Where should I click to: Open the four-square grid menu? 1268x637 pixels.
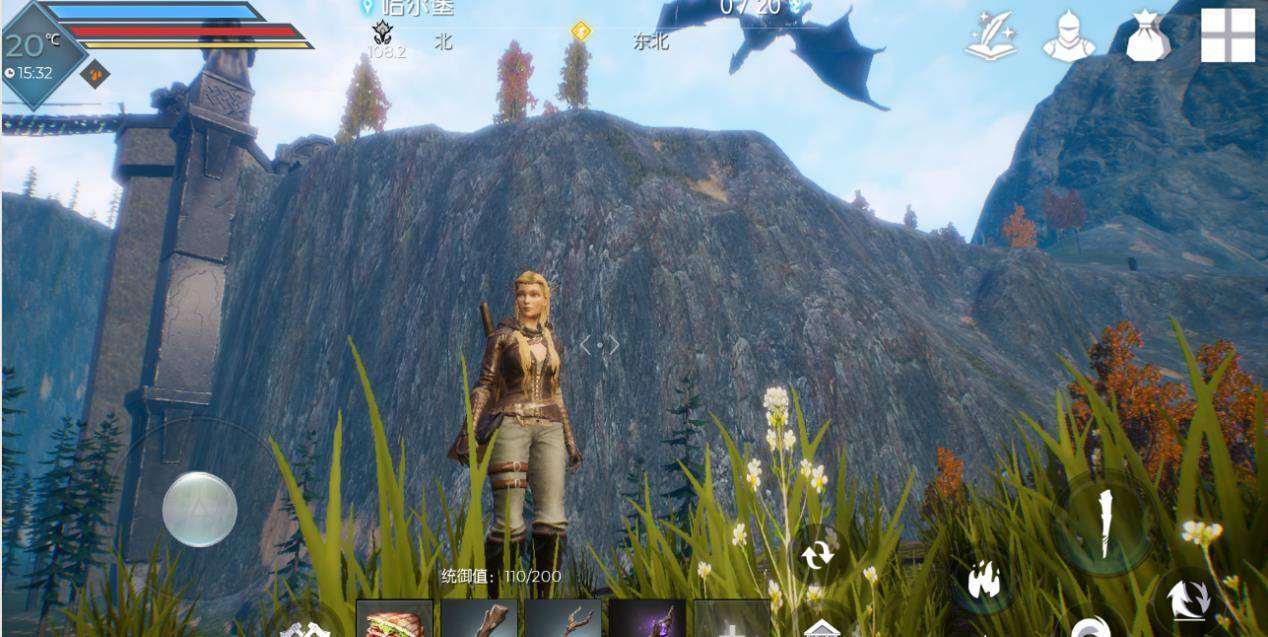(x=1227, y=35)
